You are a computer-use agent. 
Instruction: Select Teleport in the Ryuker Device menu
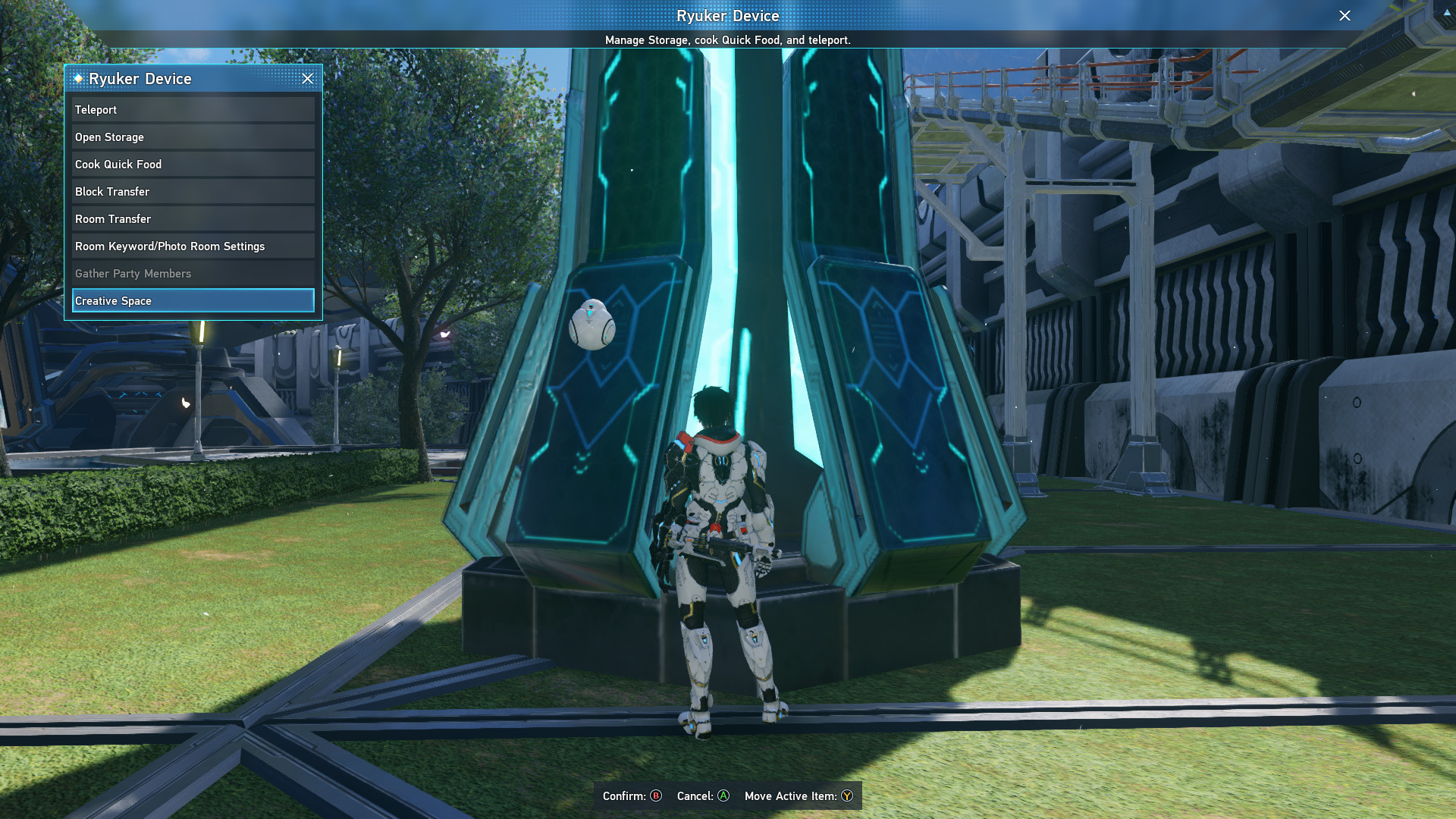pos(193,110)
